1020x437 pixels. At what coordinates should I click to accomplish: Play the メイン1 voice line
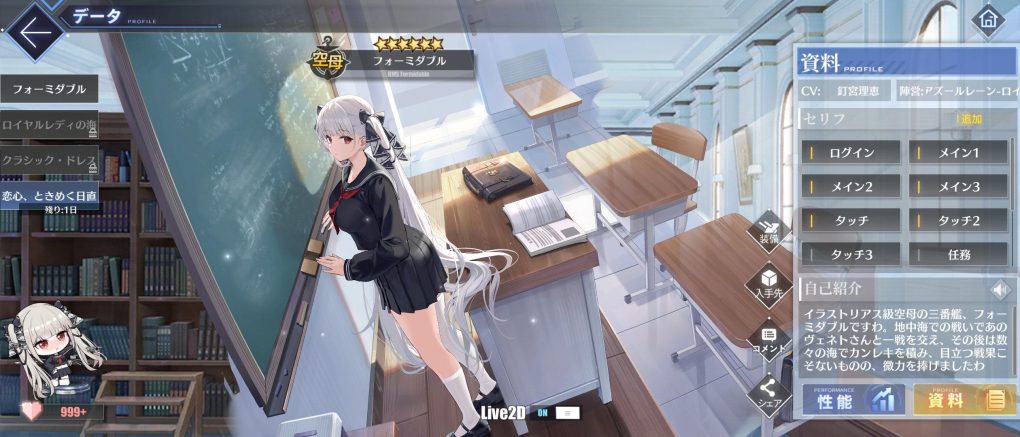(958, 153)
